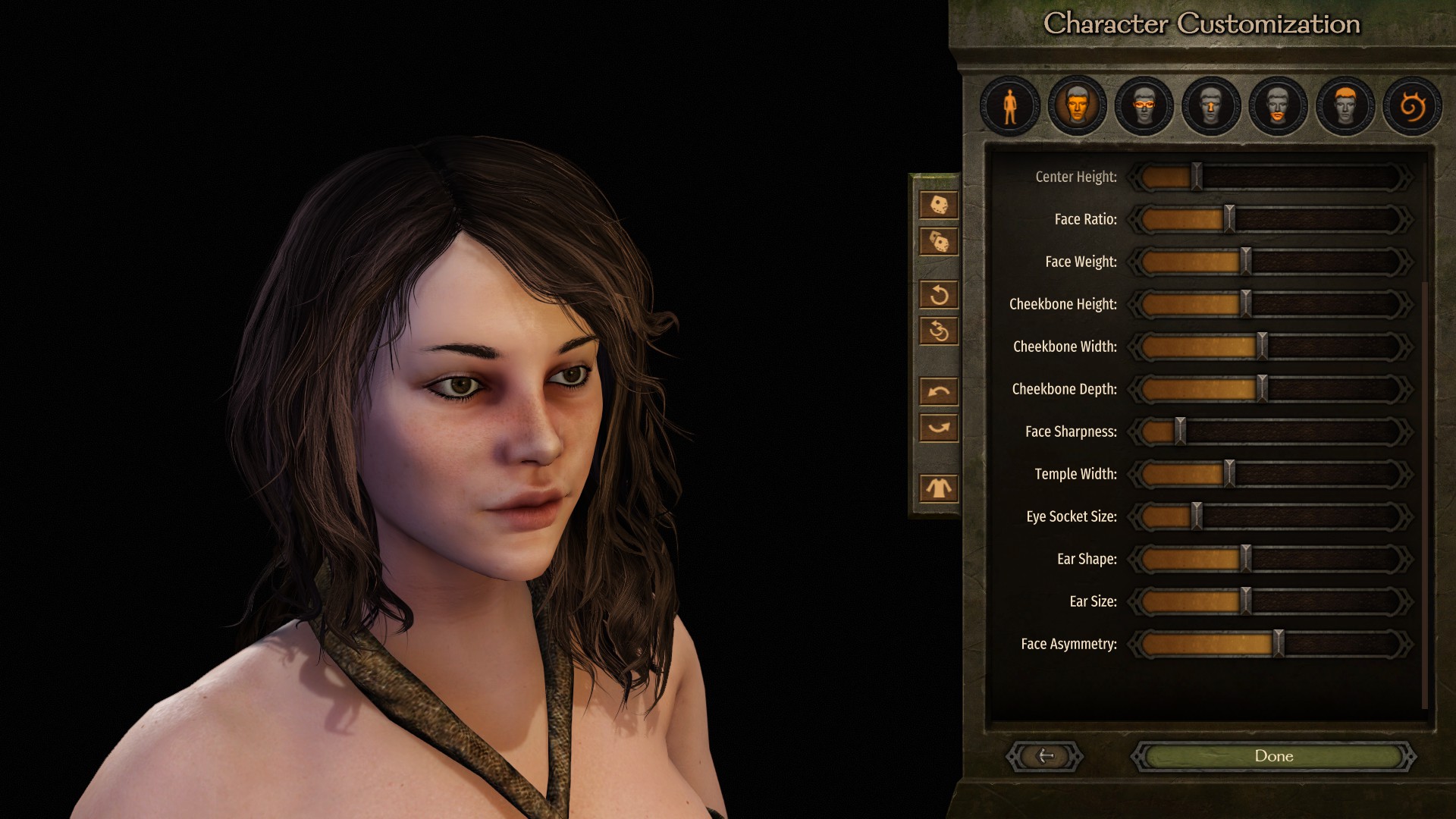Choose the Hair tab
The image size is (1456, 819).
pyautogui.click(x=1345, y=106)
